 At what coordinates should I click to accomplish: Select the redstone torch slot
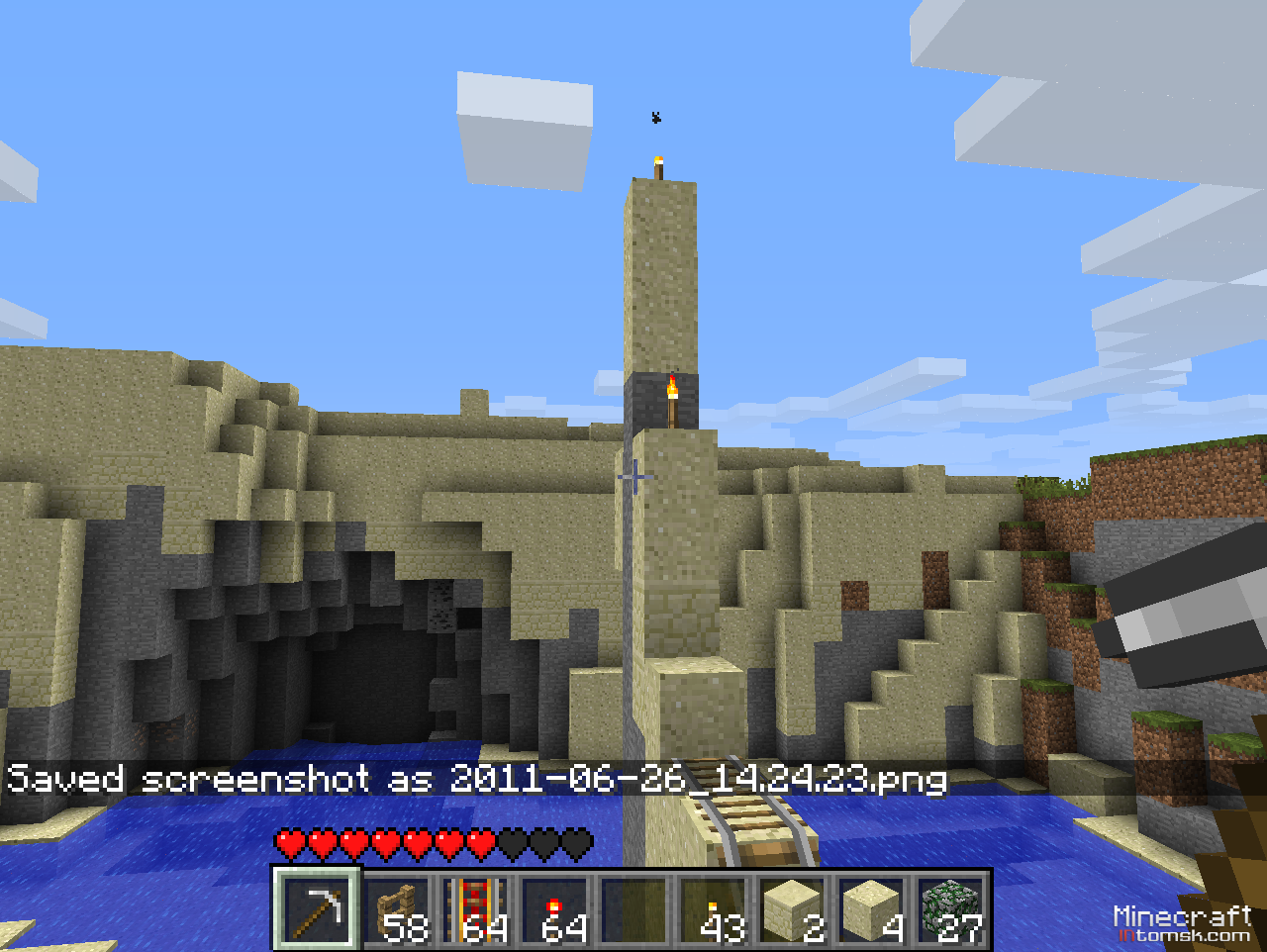tap(555, 907)
